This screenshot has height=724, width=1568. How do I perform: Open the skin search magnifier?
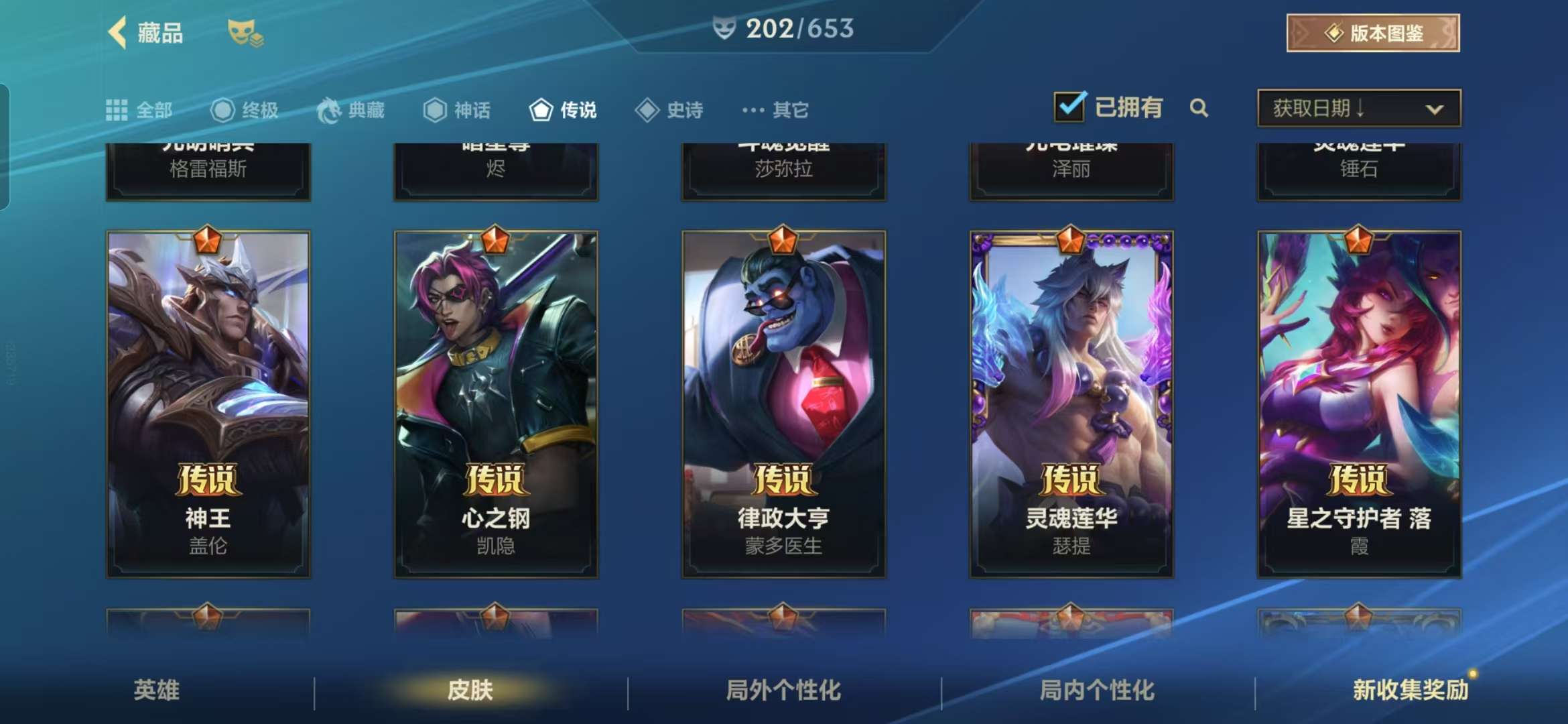[1199, 108]
